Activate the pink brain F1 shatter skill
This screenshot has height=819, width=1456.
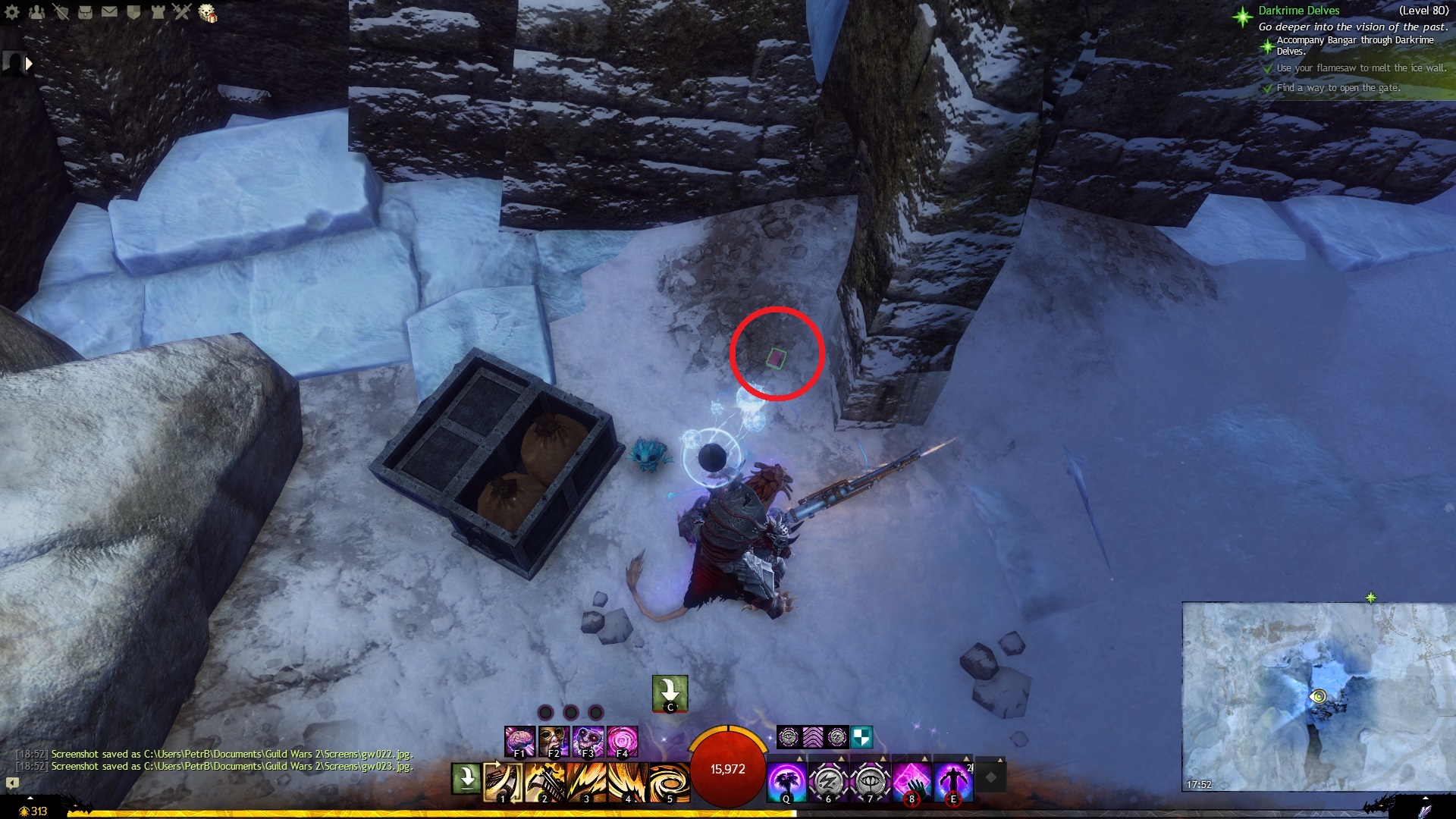(519, 741)
